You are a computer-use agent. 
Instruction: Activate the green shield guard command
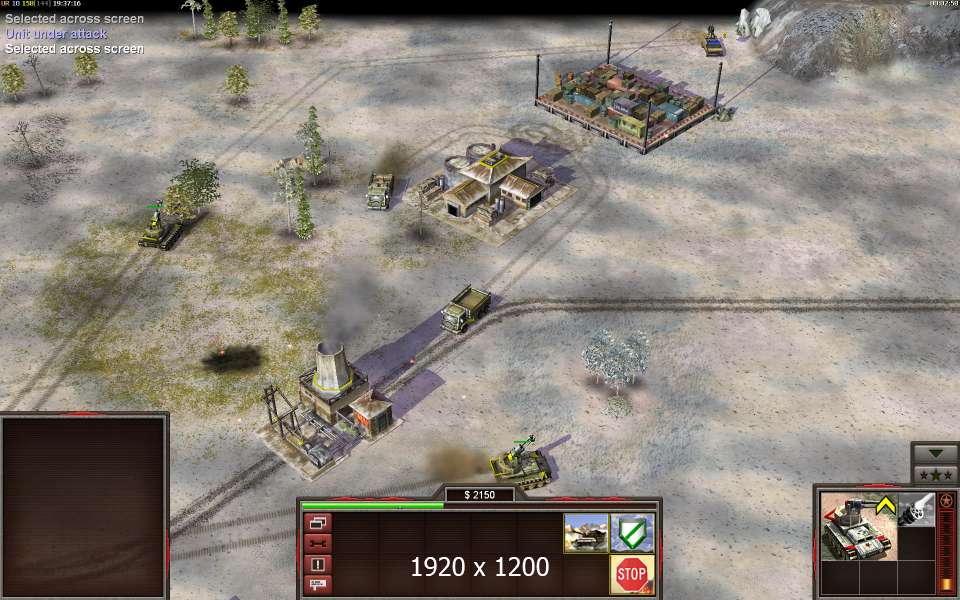(x=632, y=532)
